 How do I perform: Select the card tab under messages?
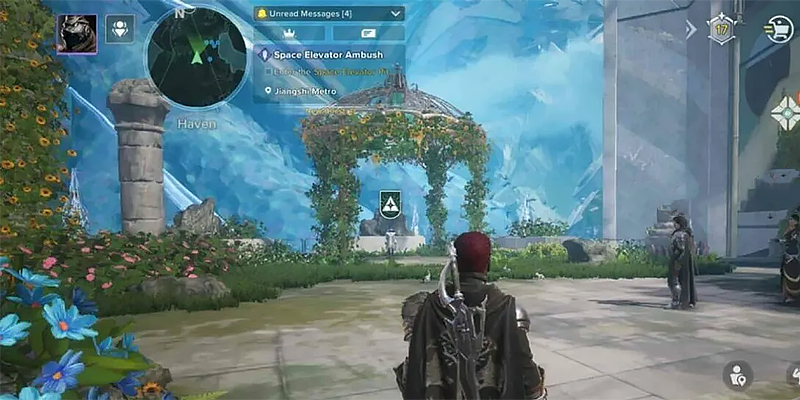[368, 33]
